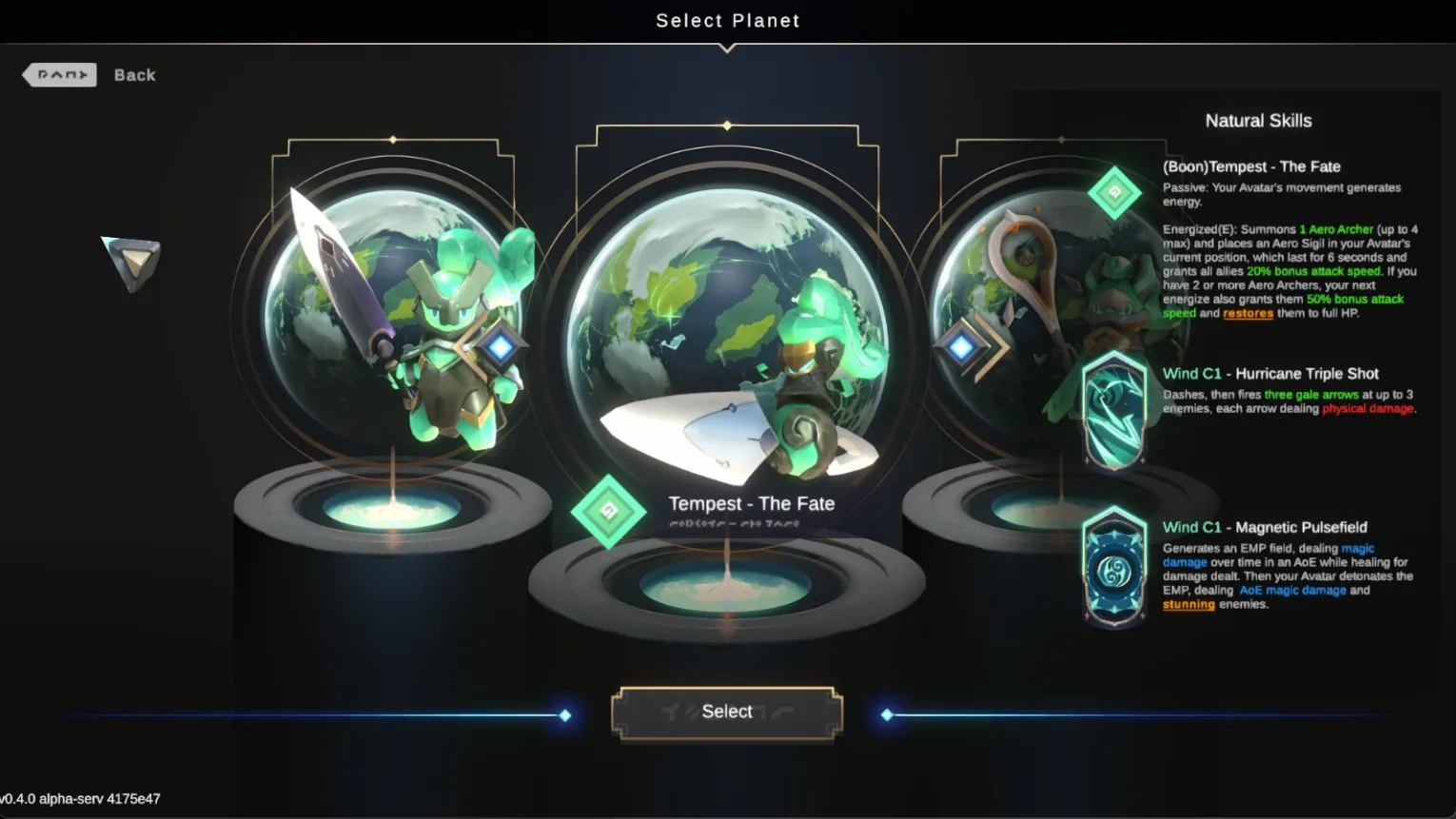
Task: View the Magnetic Pulsefield skill card
Action: [x=1114, y=568]
